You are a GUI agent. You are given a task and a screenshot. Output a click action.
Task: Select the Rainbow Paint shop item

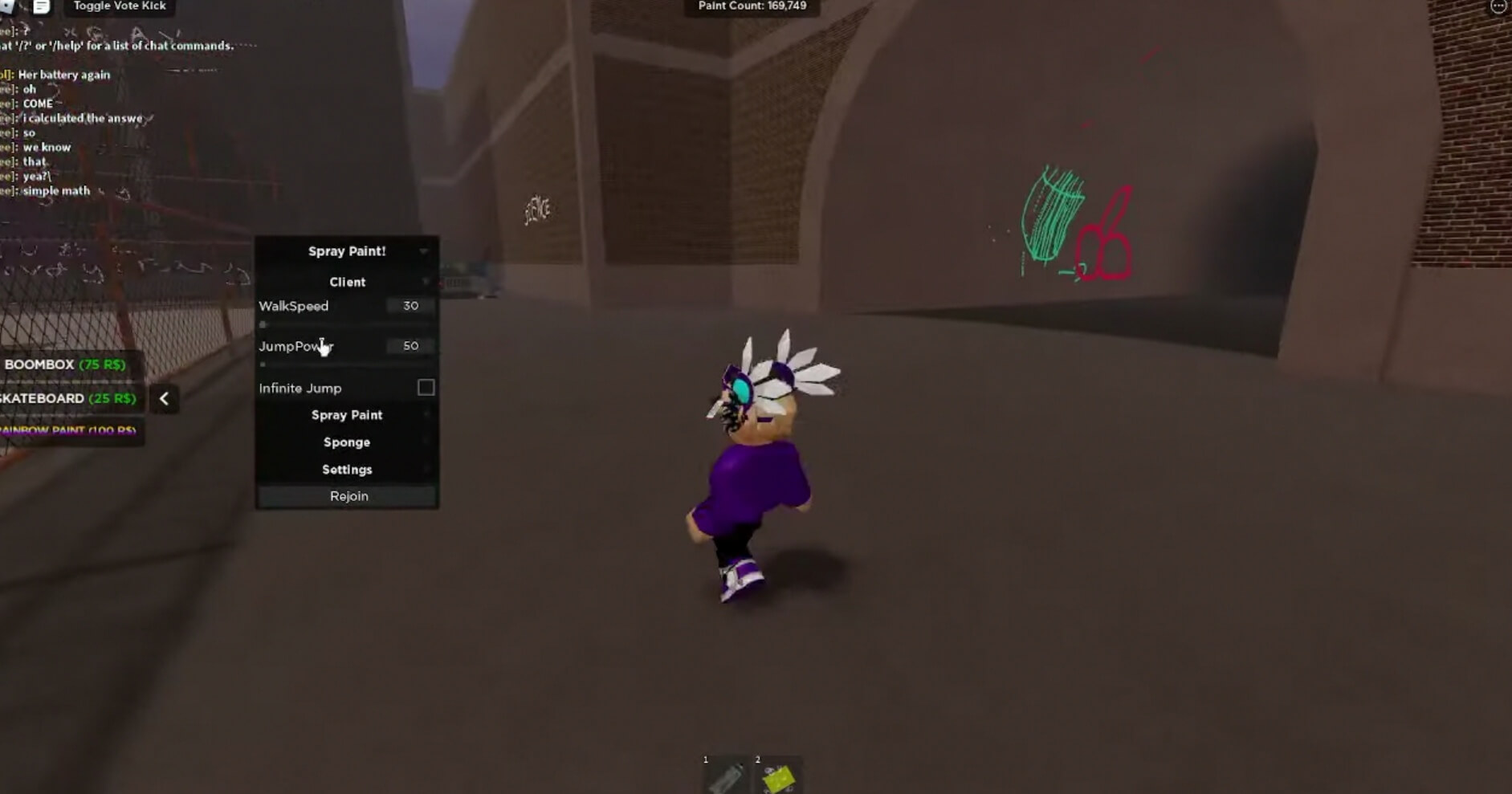68,430
